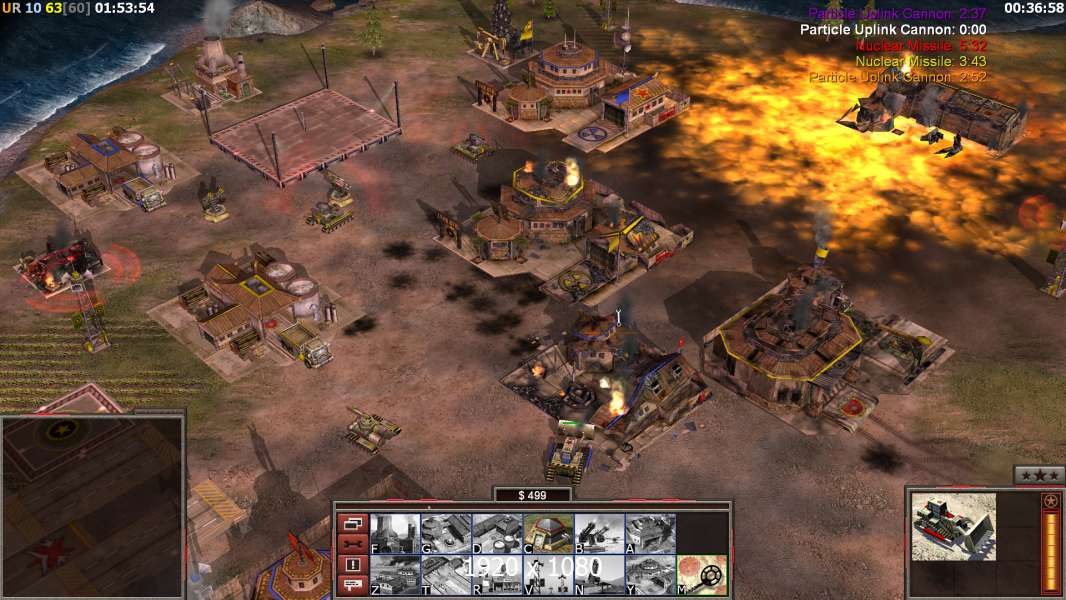The image size is (1066, 600).
Task: Choose the Gattling Cannon build icon labeled B
Action: [599, 533]
